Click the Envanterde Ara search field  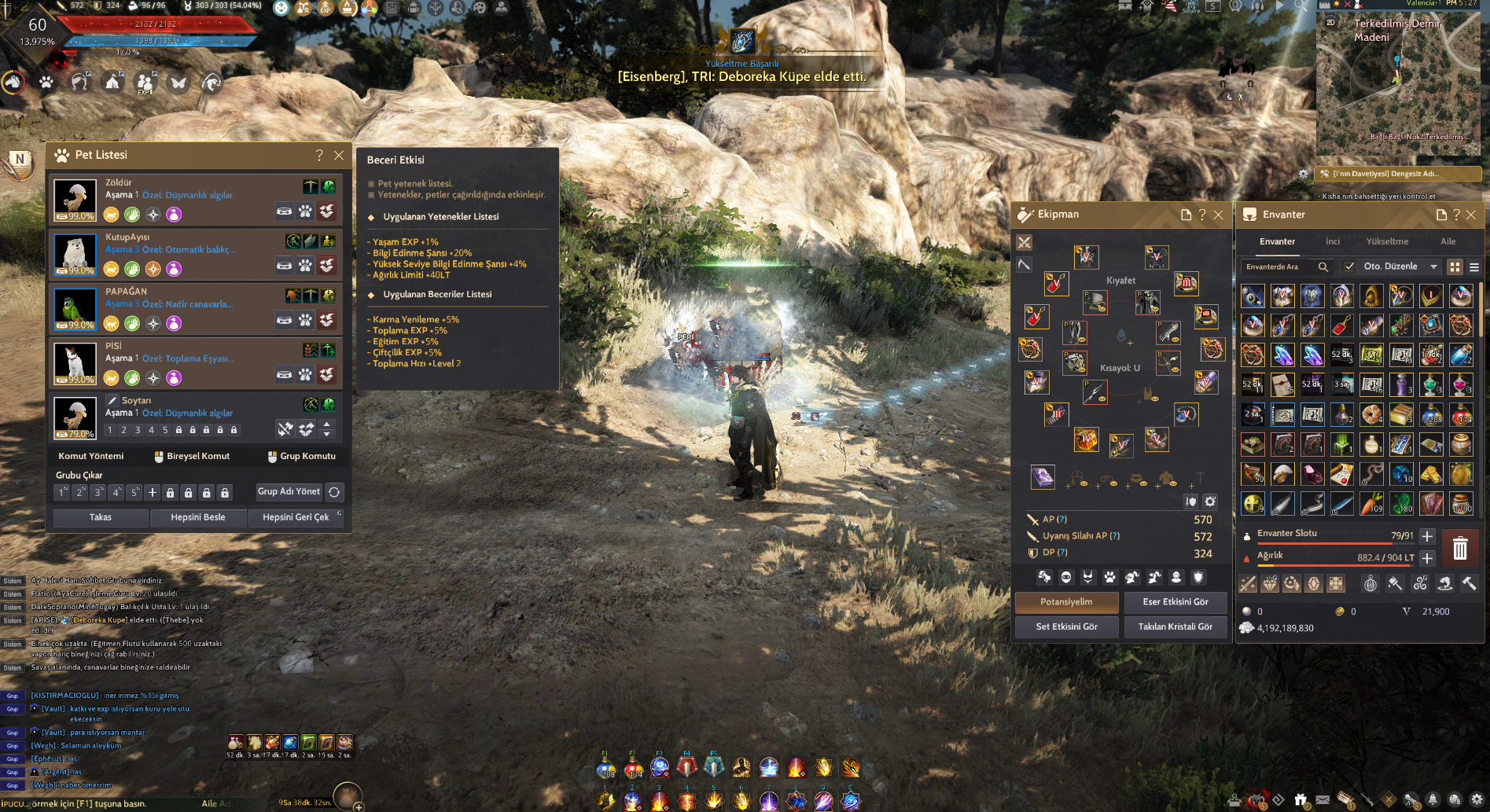click(x=1278, y=266)
